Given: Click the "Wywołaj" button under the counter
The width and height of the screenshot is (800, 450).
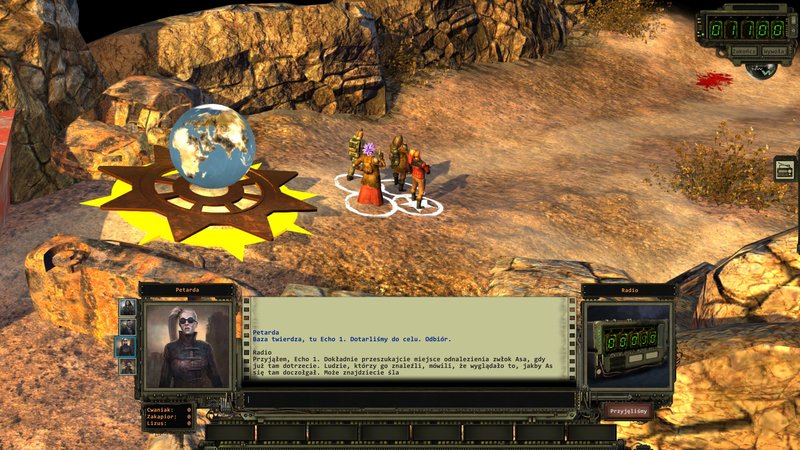Looking at the screenshot, I should point(773,50).
